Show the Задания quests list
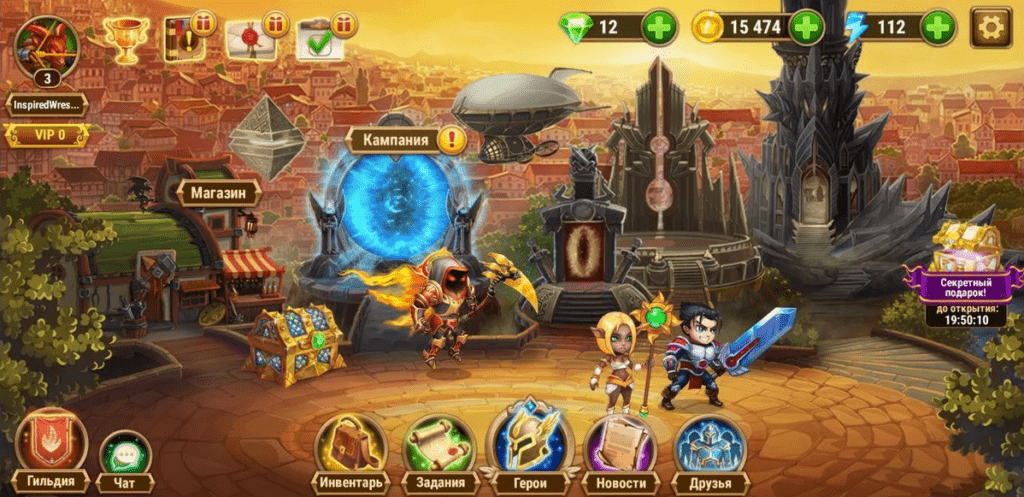1024x497 pixels. pos(439,451)
